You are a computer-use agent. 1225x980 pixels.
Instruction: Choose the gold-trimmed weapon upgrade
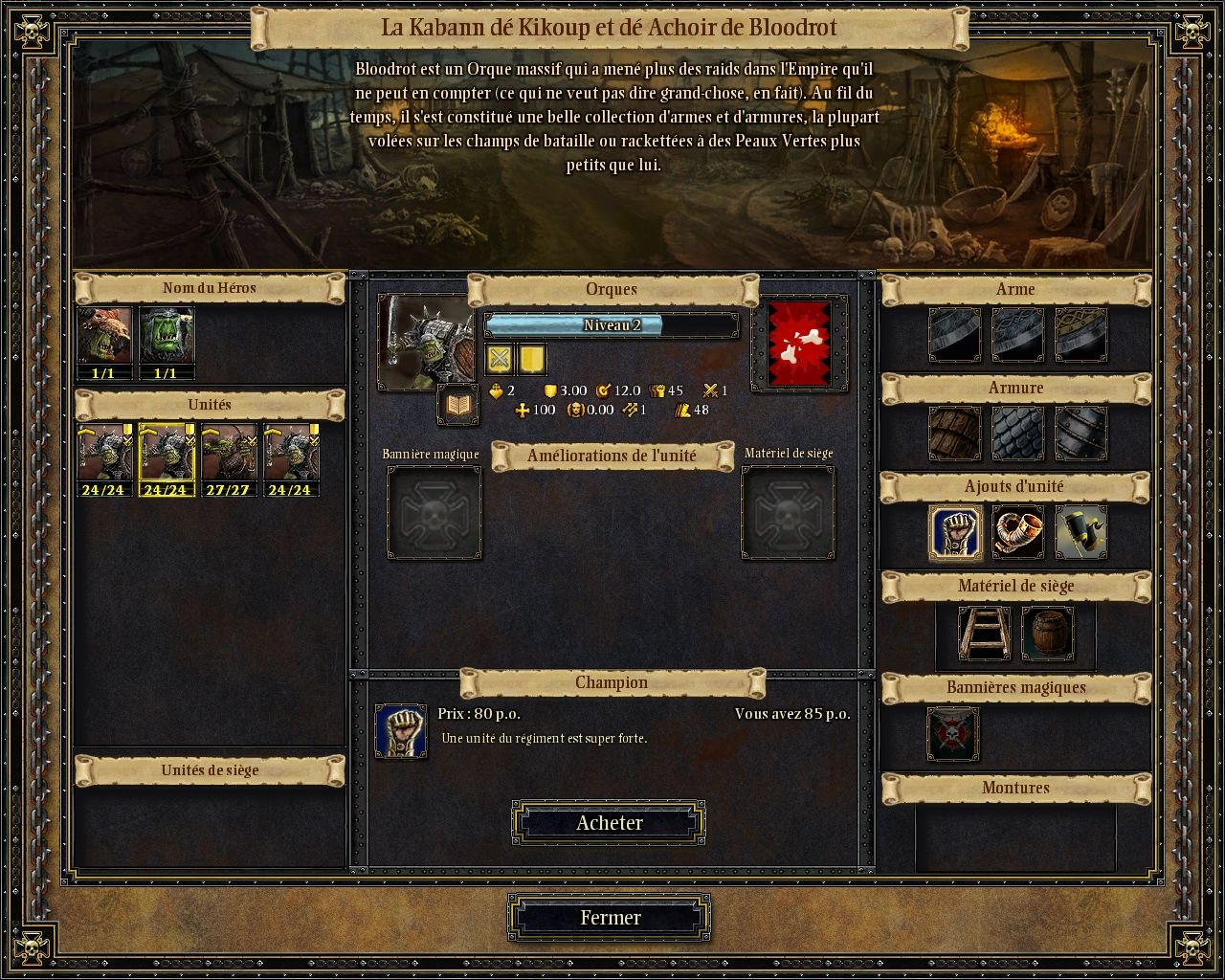point(1080,335)
